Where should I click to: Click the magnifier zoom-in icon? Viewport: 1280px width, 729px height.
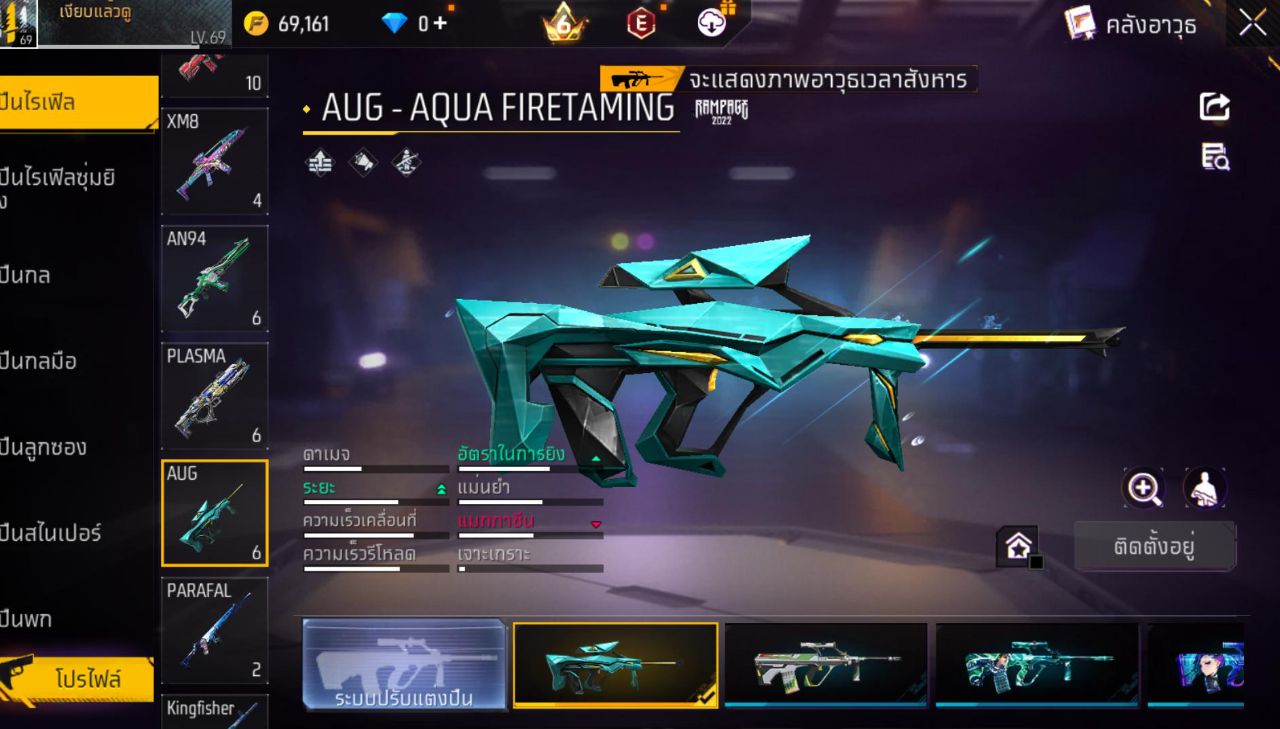[1144, 488]
